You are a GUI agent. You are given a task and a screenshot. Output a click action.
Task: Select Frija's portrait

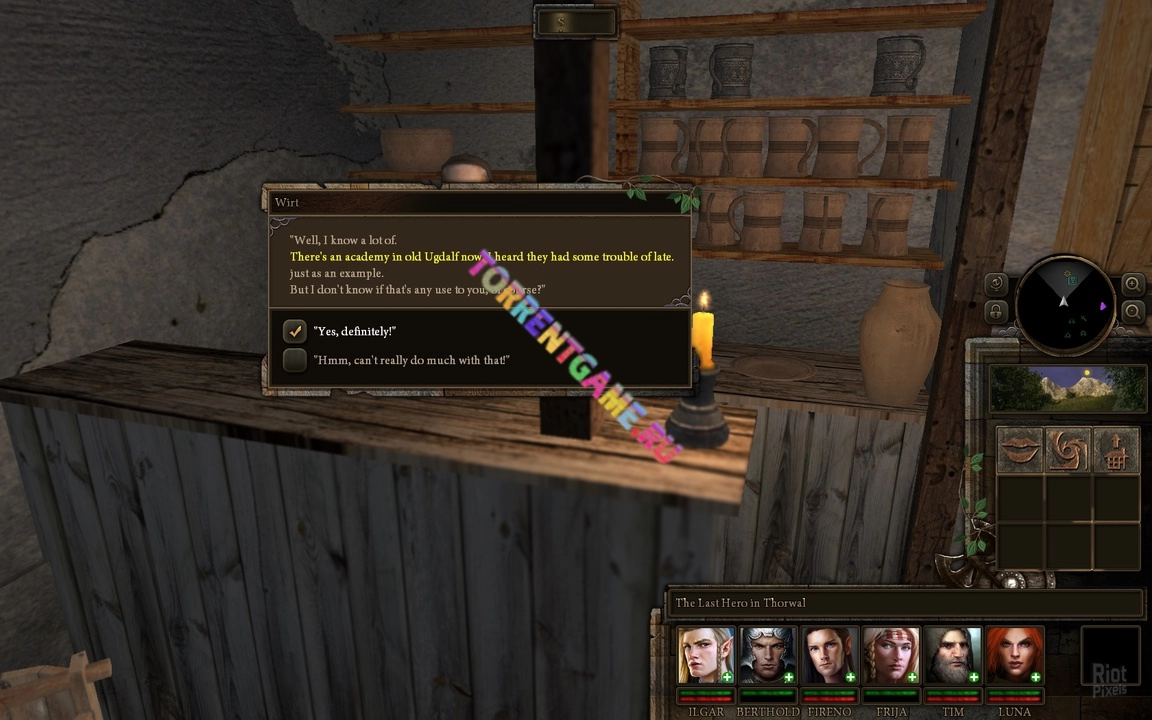[891, 655]
